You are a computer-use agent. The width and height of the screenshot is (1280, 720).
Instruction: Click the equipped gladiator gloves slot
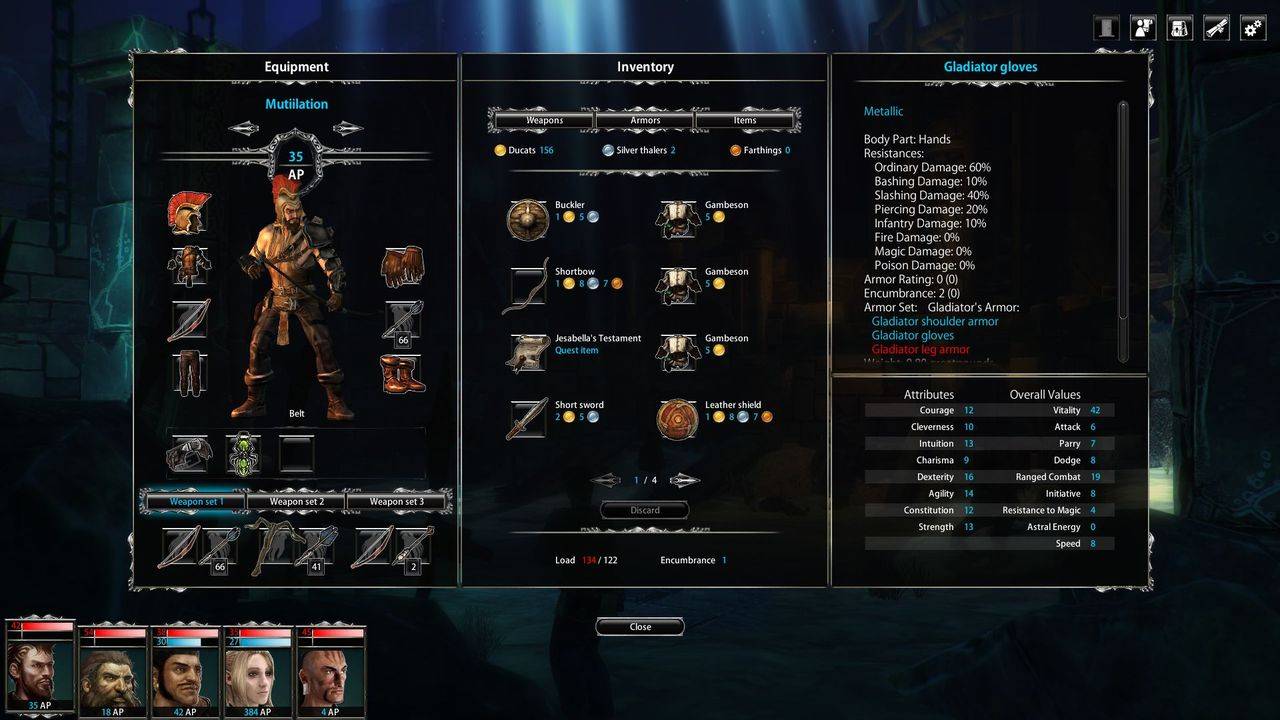pyautogui.click(x=402, y=267)
